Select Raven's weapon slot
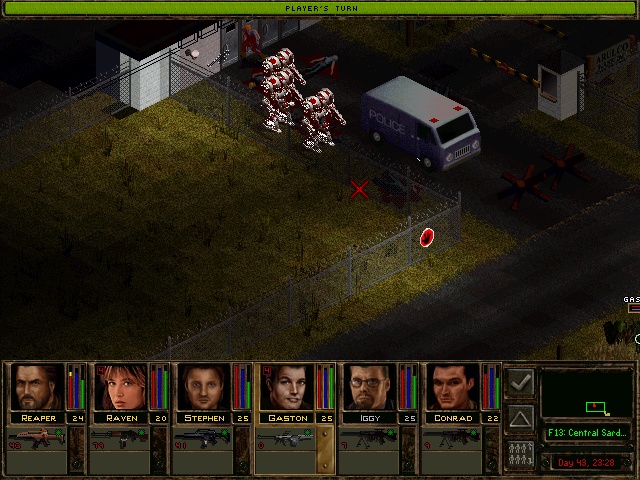The height and width of the screenshot is (480, 640). pyautogui.click(x=120, y=438)
